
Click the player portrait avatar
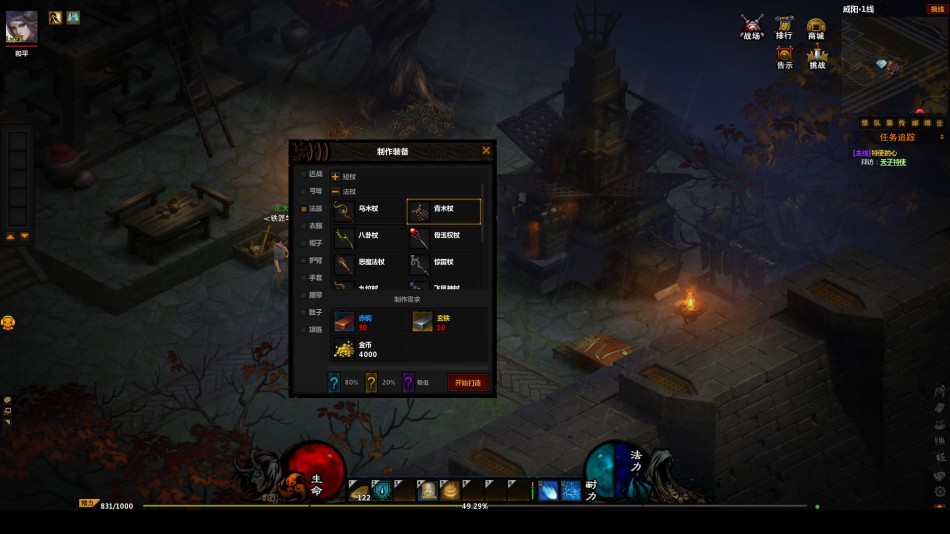(22, 27)
